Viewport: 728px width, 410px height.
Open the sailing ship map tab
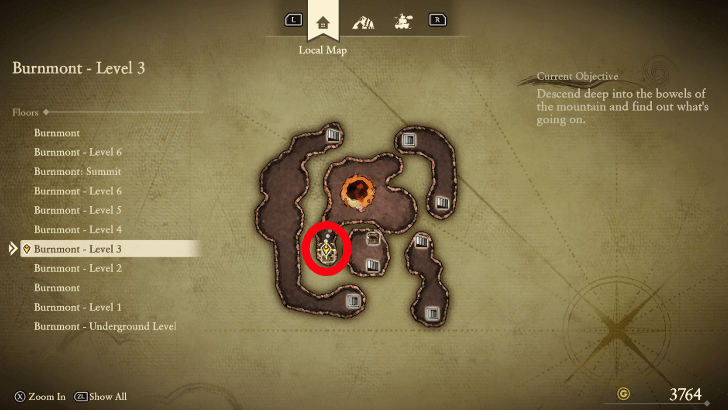404,20
